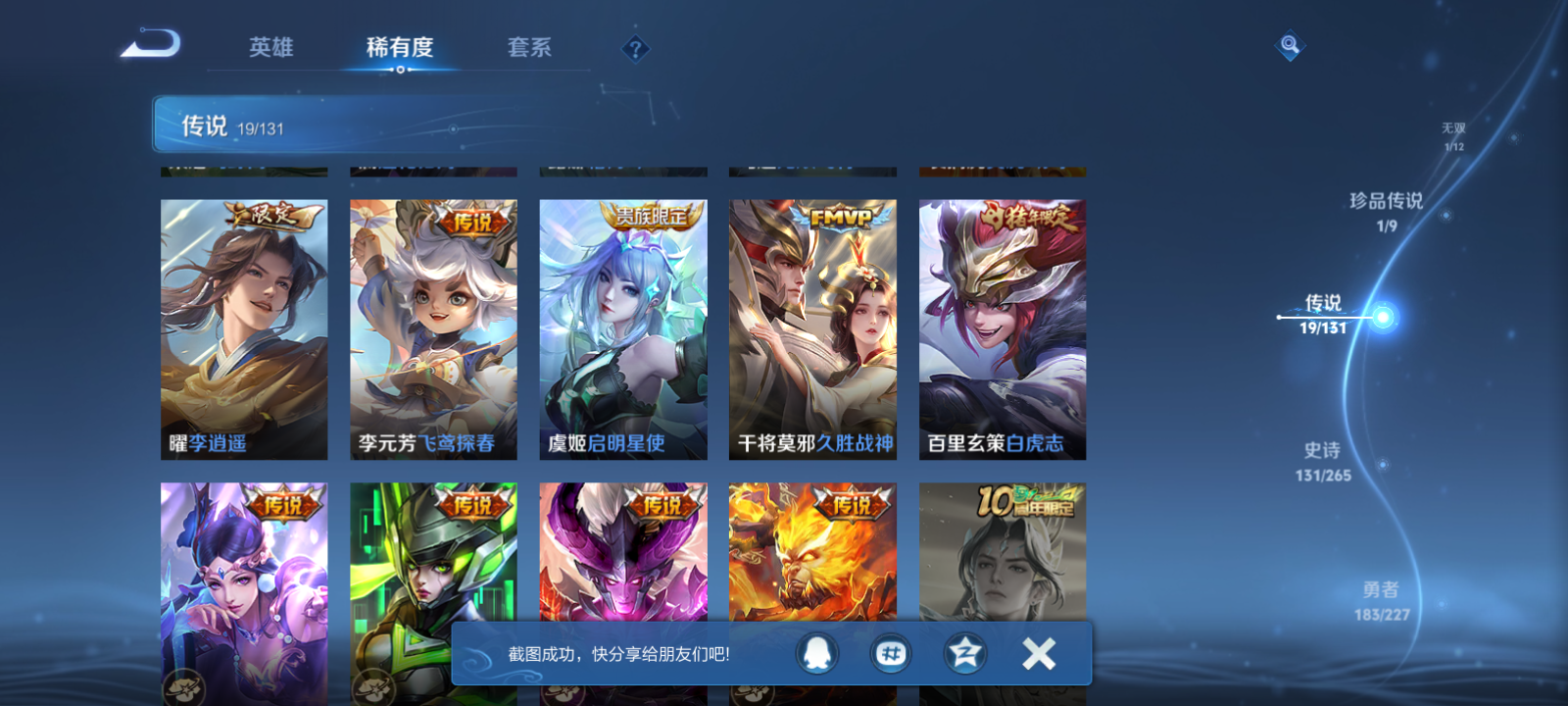Image resolution: width=1568 pixels, height=706 pixels.
Task: Click the game logo in the top-left corner
Action: click(x=152, y=44)
